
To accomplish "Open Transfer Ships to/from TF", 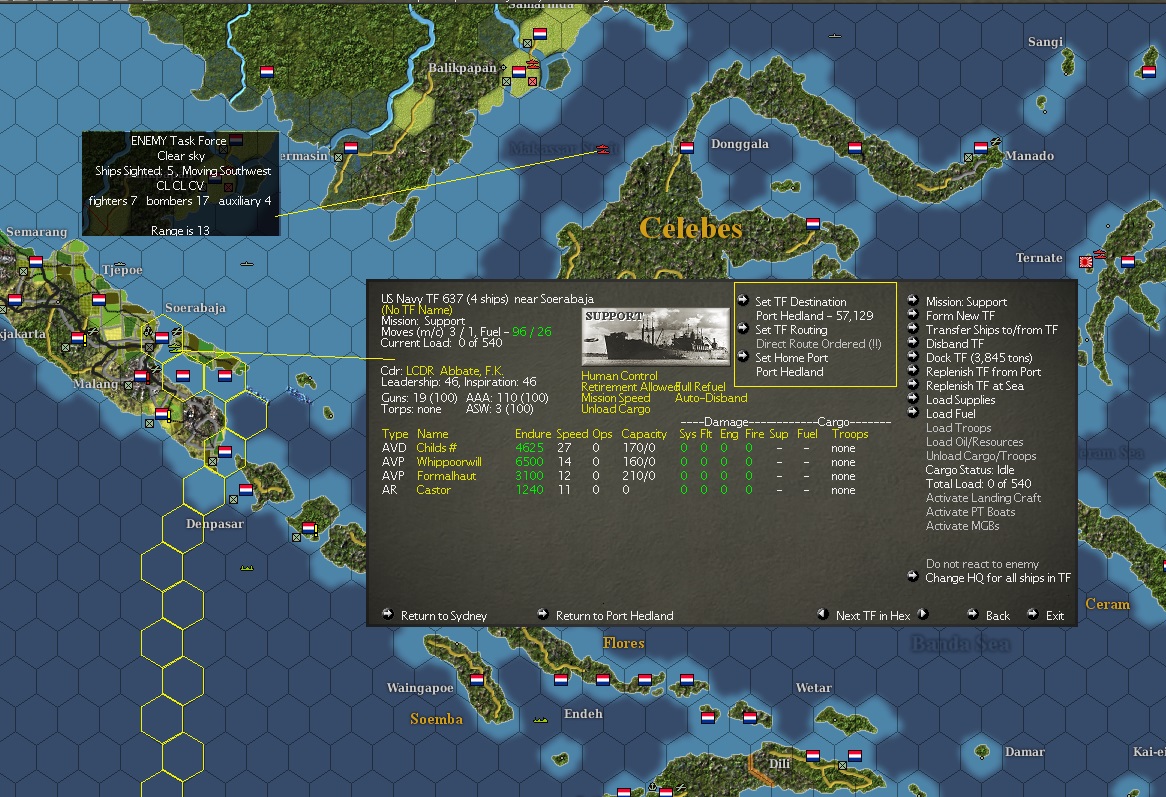I will (991, 330).
